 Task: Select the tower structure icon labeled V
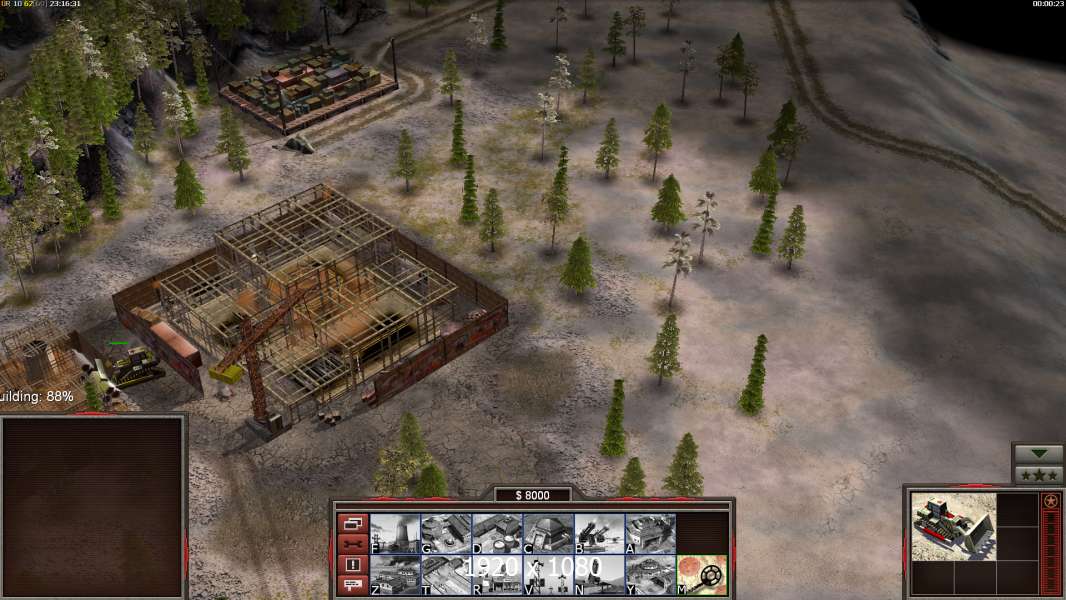click(548, 574)
